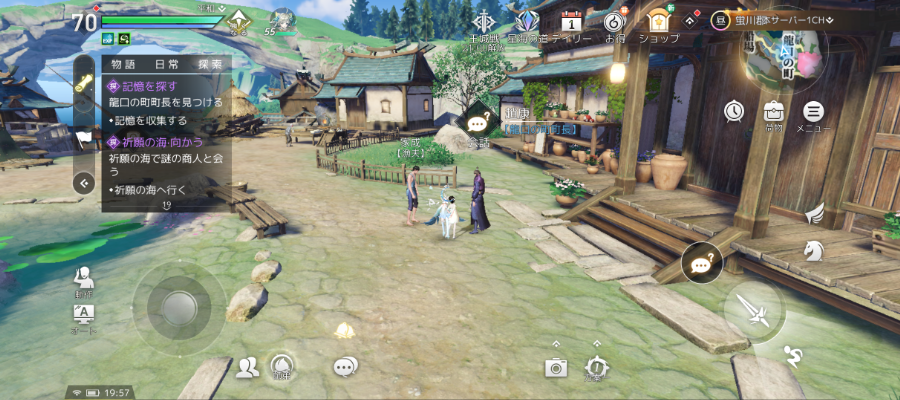This screenshot has height=400, width=900.
Task: Open the デイリー daily calendar
Action: coord(572,22)
